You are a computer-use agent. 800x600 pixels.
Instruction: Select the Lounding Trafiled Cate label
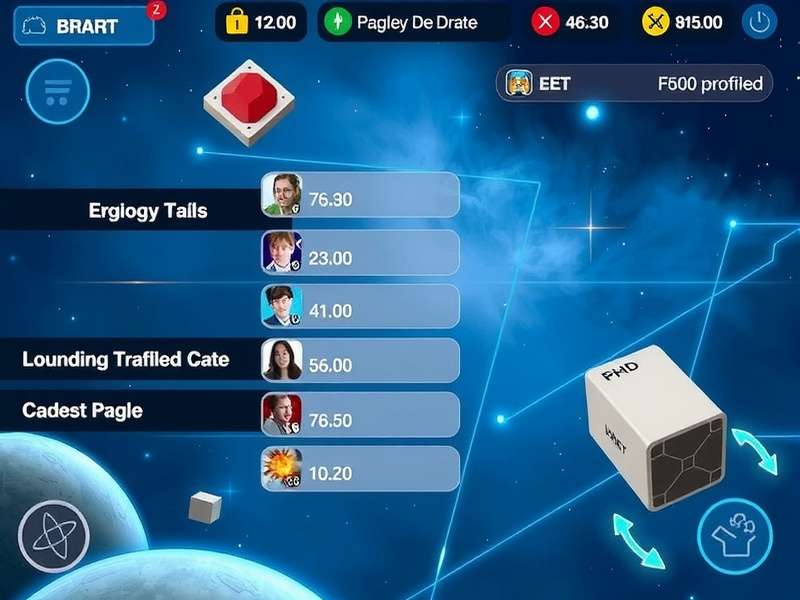click(x=126, y=359)
